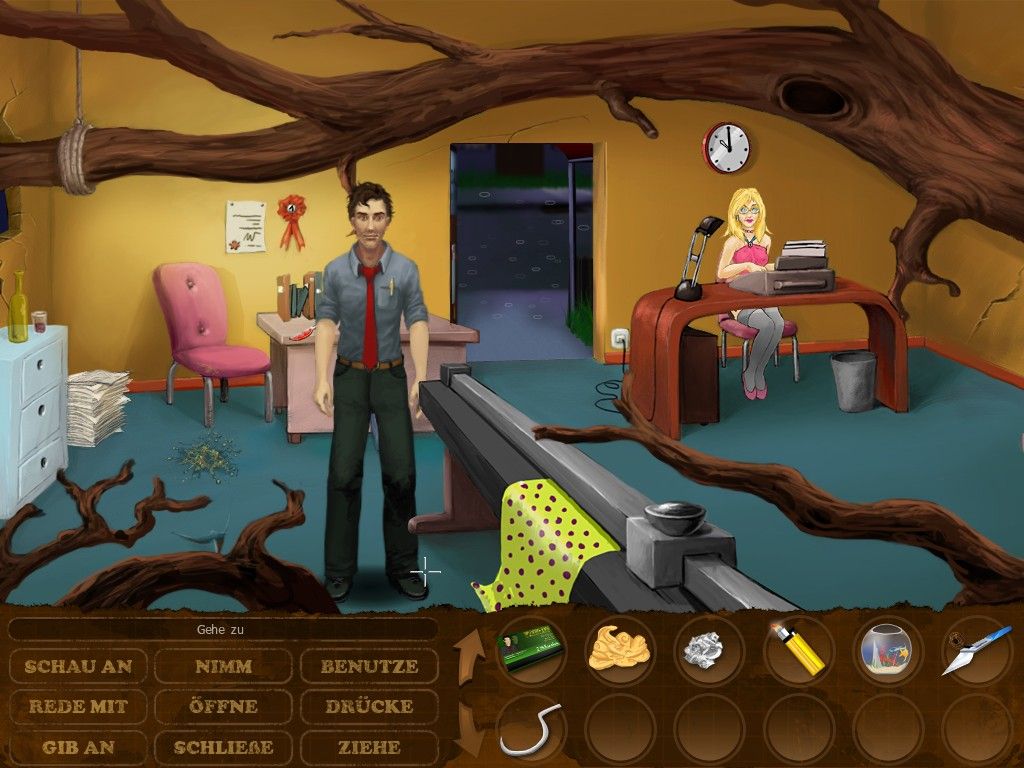Select the SCHLIEßE verb button
This screenshot has width=1024, height=768.
223,747
